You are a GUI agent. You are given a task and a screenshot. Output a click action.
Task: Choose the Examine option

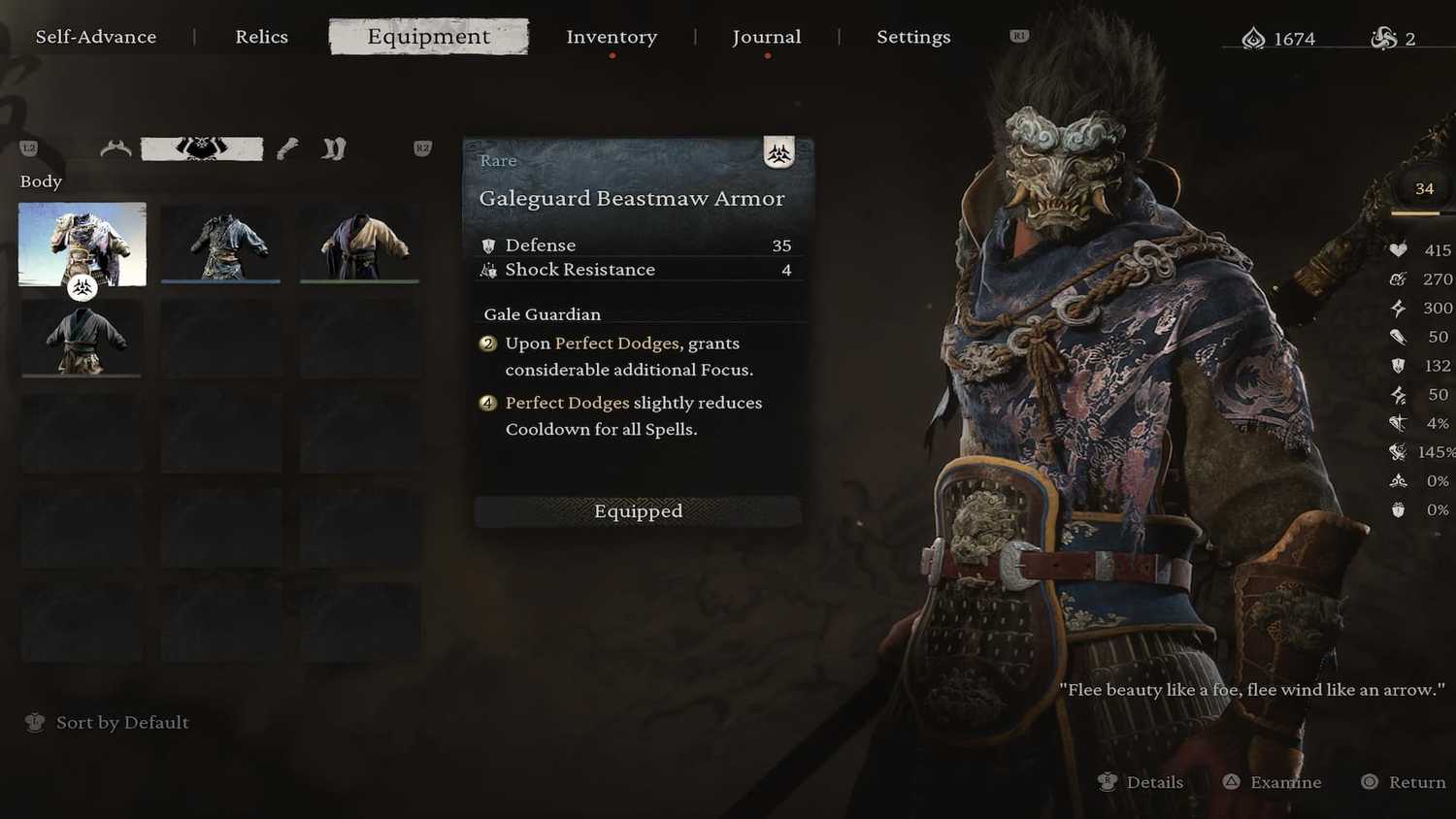[x=1273, y=782]
